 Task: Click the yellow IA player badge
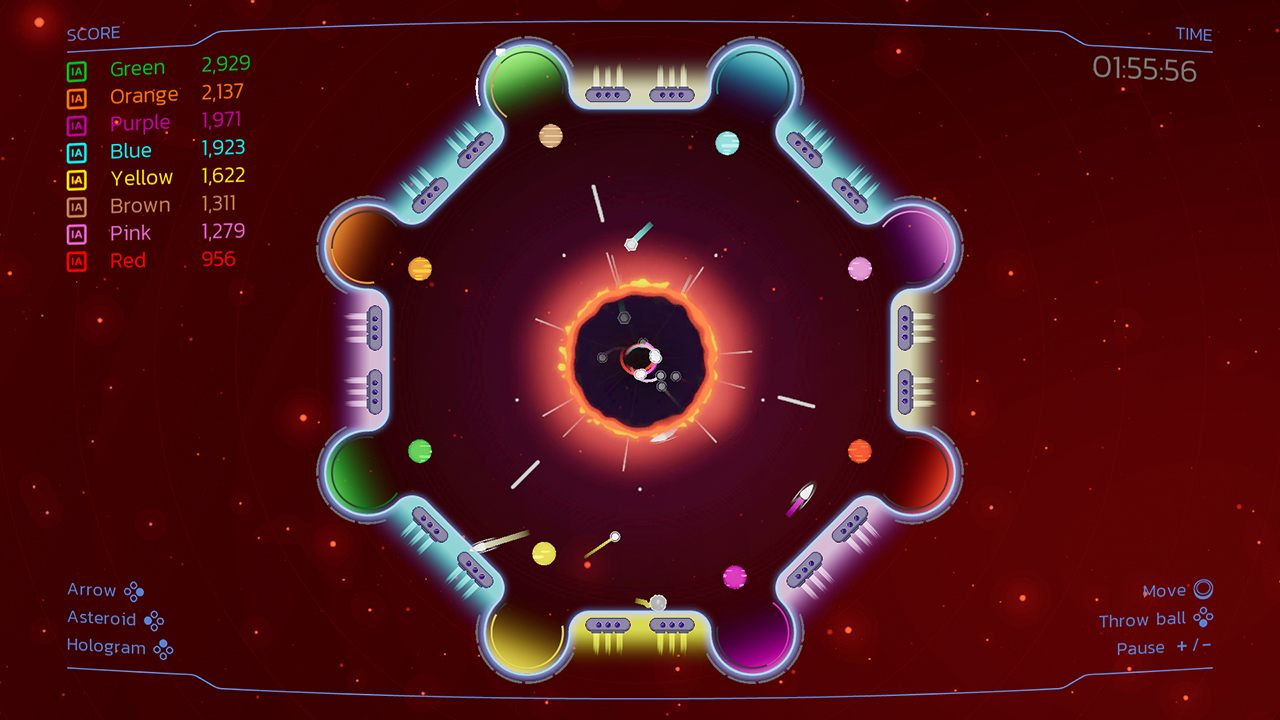(75, 180)
